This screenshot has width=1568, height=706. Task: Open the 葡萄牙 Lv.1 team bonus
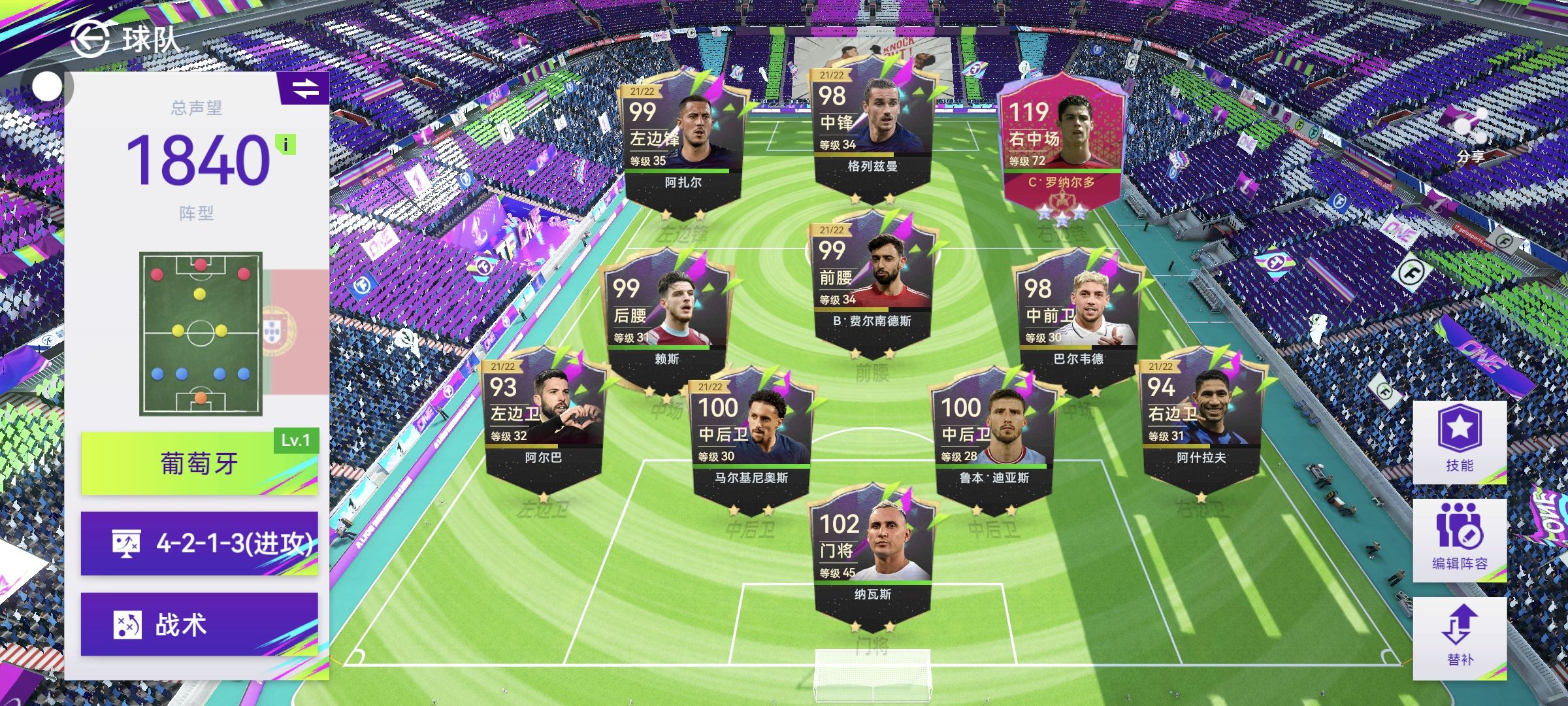(199, 463)
